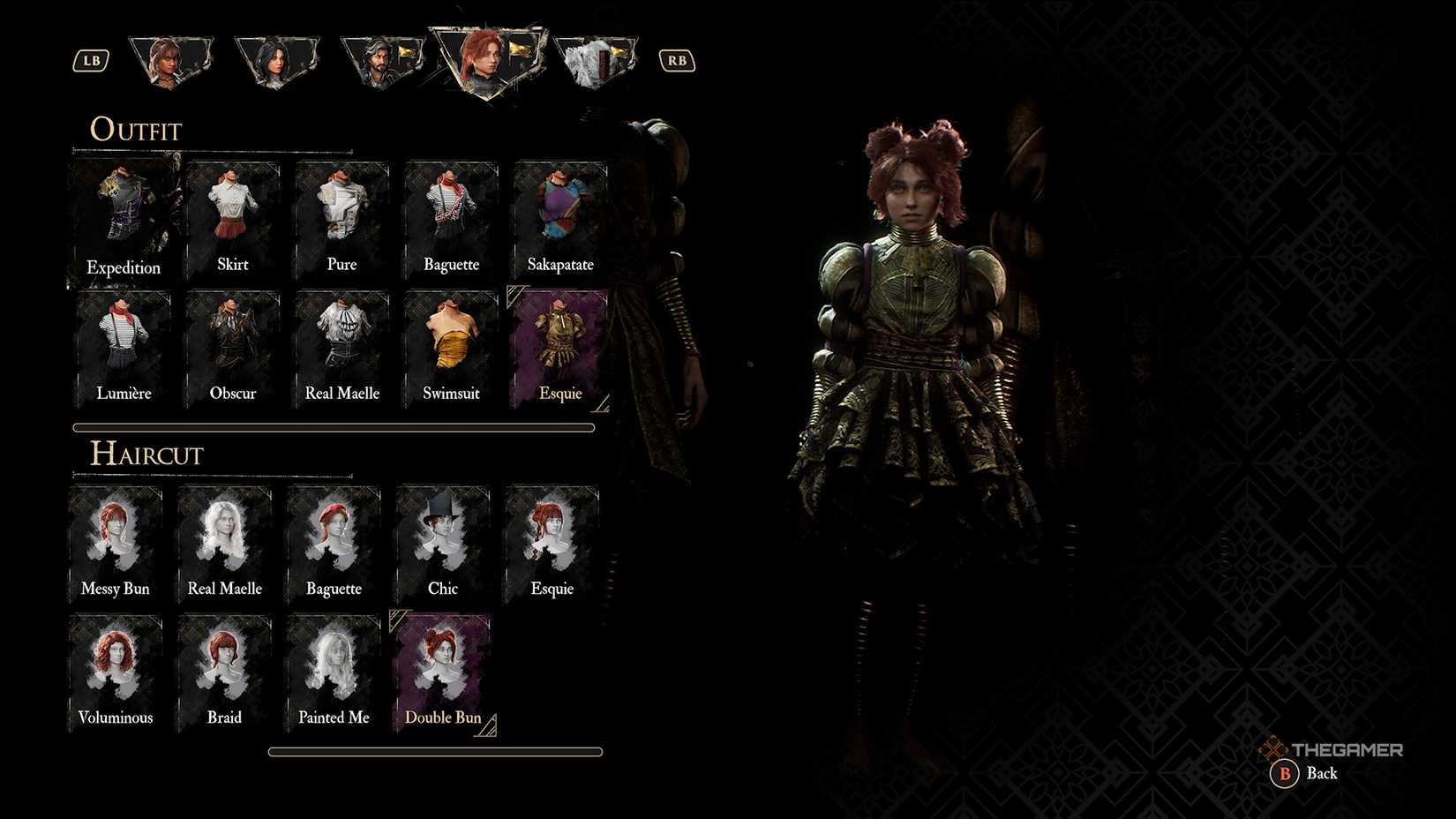Equip the Esquie outfit

[x=559, y=346]
